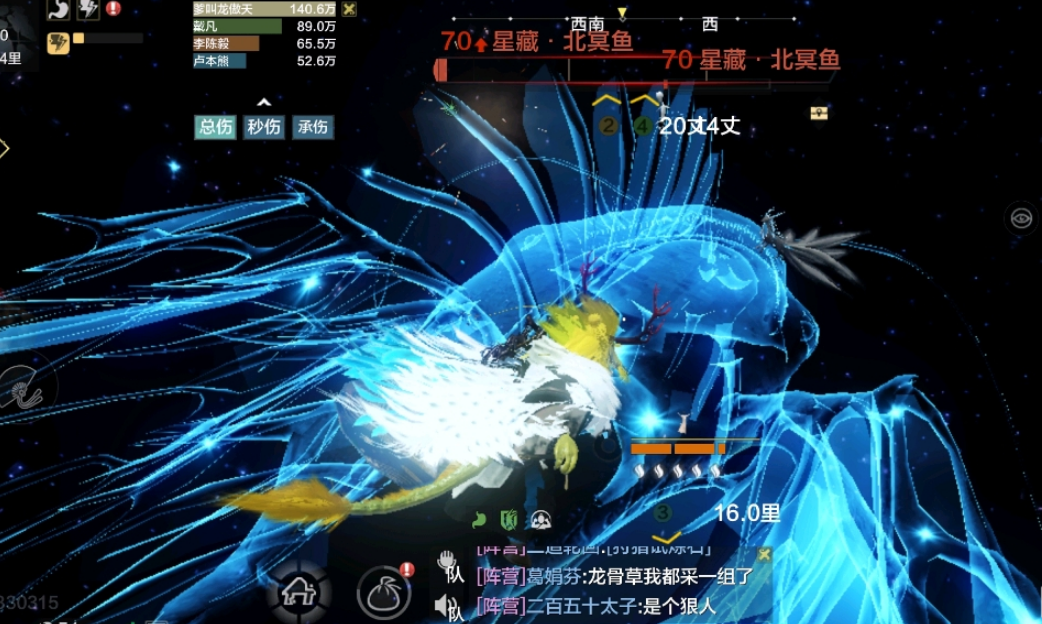1042x624 pixels.
Task: Select top-ranked player row at 140.6万
Action: point(265,9)
